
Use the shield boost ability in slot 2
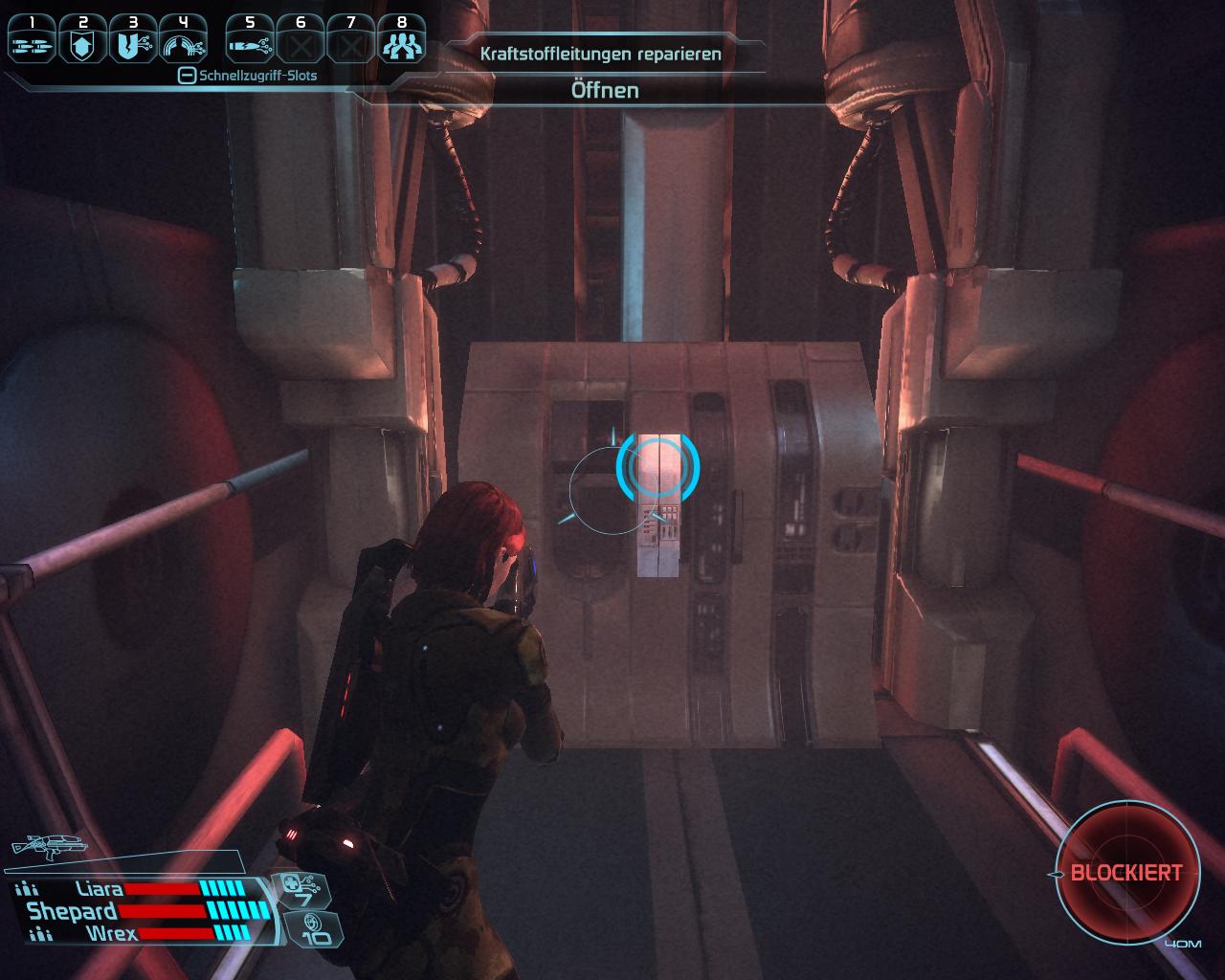point(82,41)
